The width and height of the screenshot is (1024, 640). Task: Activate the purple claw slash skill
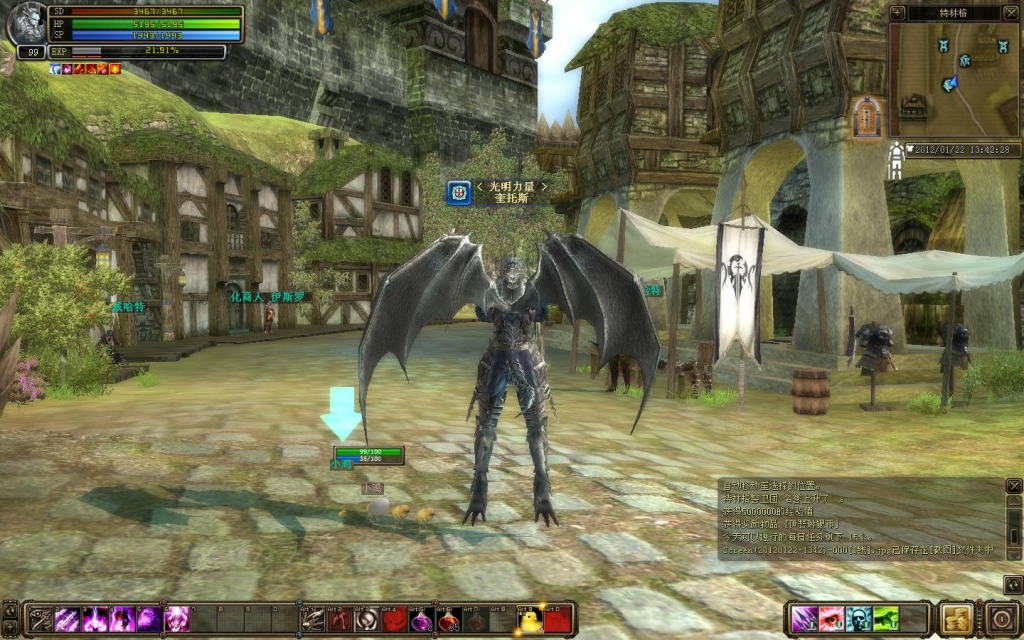point(805,619)
